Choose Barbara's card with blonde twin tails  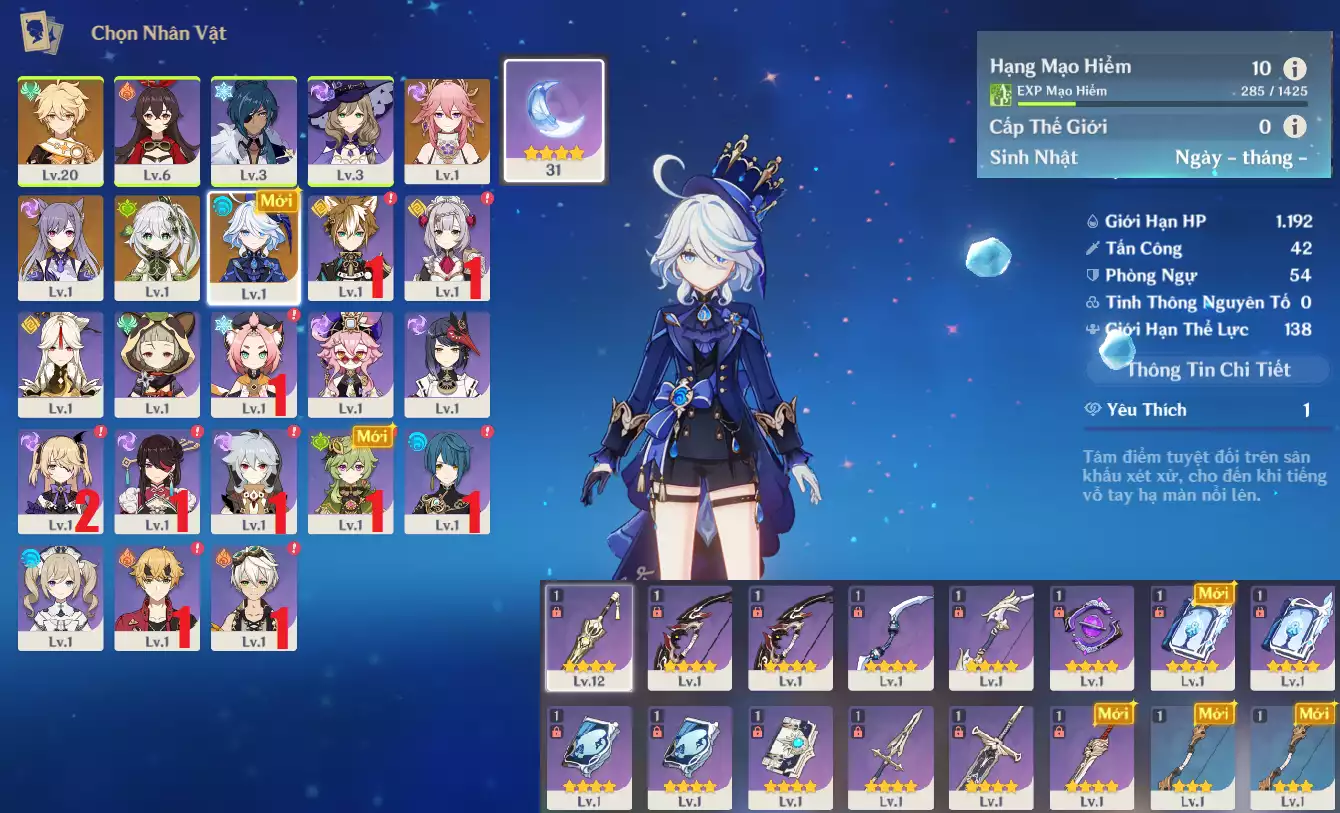click(x=60, y=598)
